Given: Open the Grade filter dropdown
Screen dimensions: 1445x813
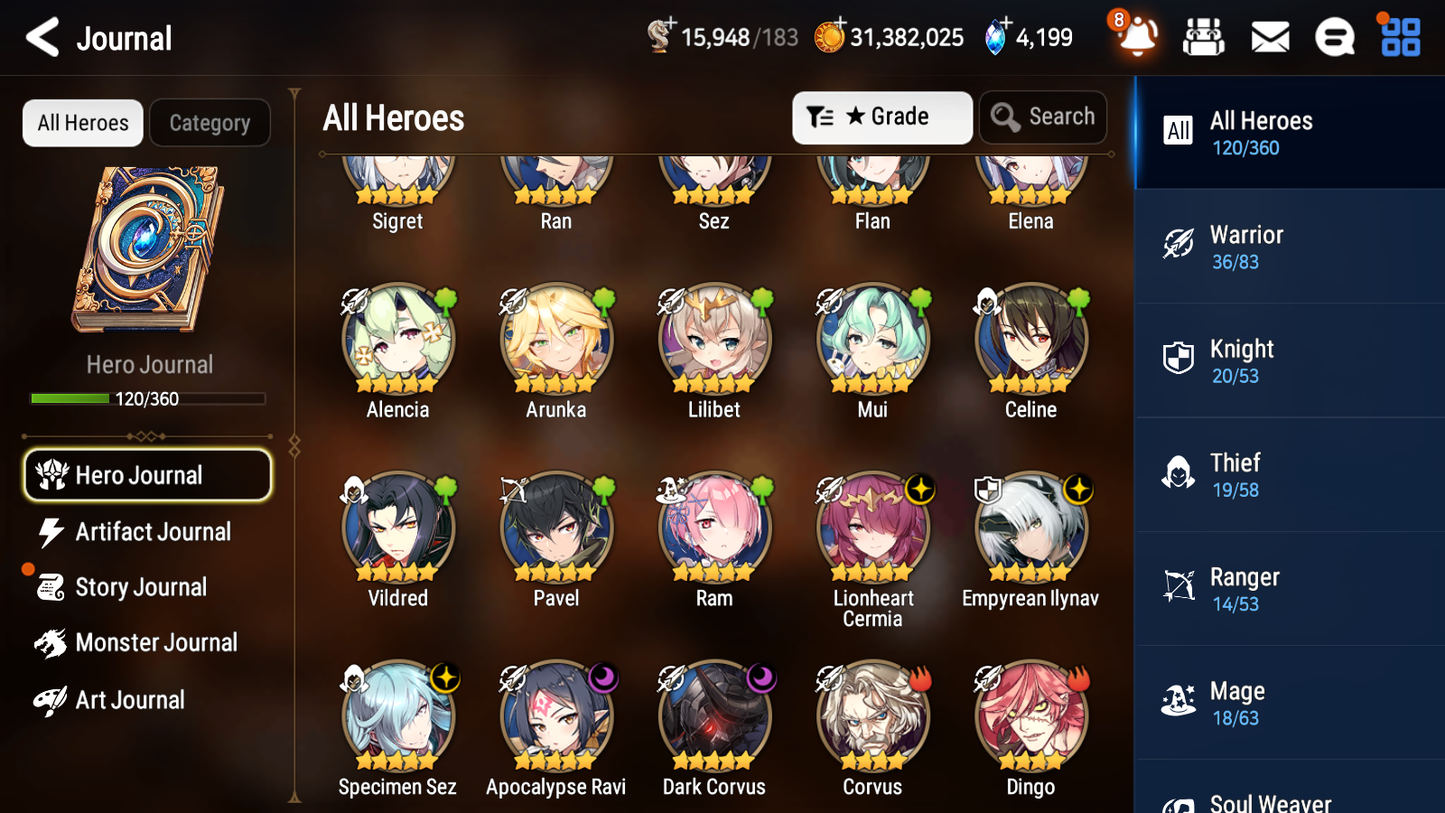Looking at the screenshot, I should point(881,117).
